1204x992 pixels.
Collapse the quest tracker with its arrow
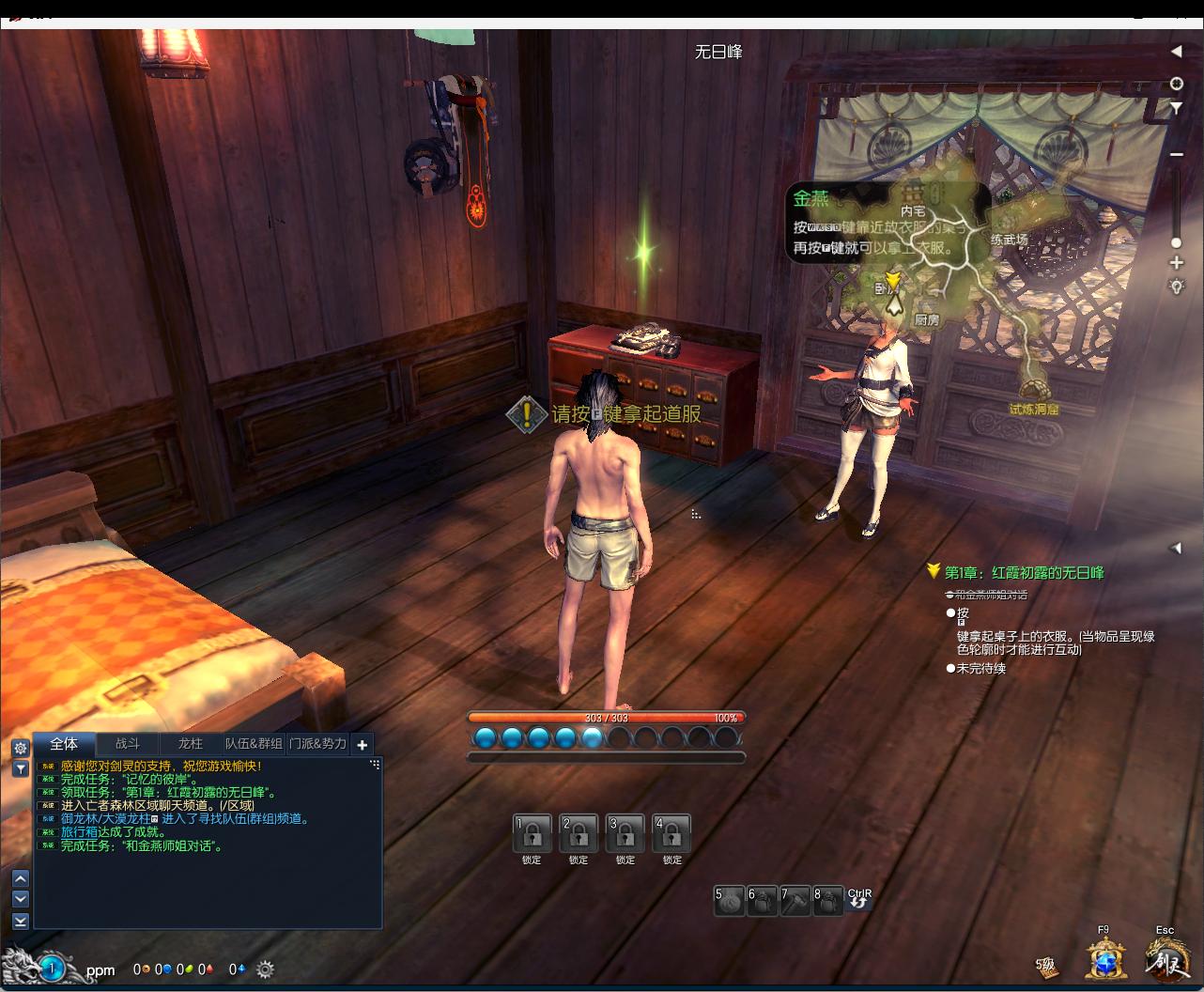1175,548
